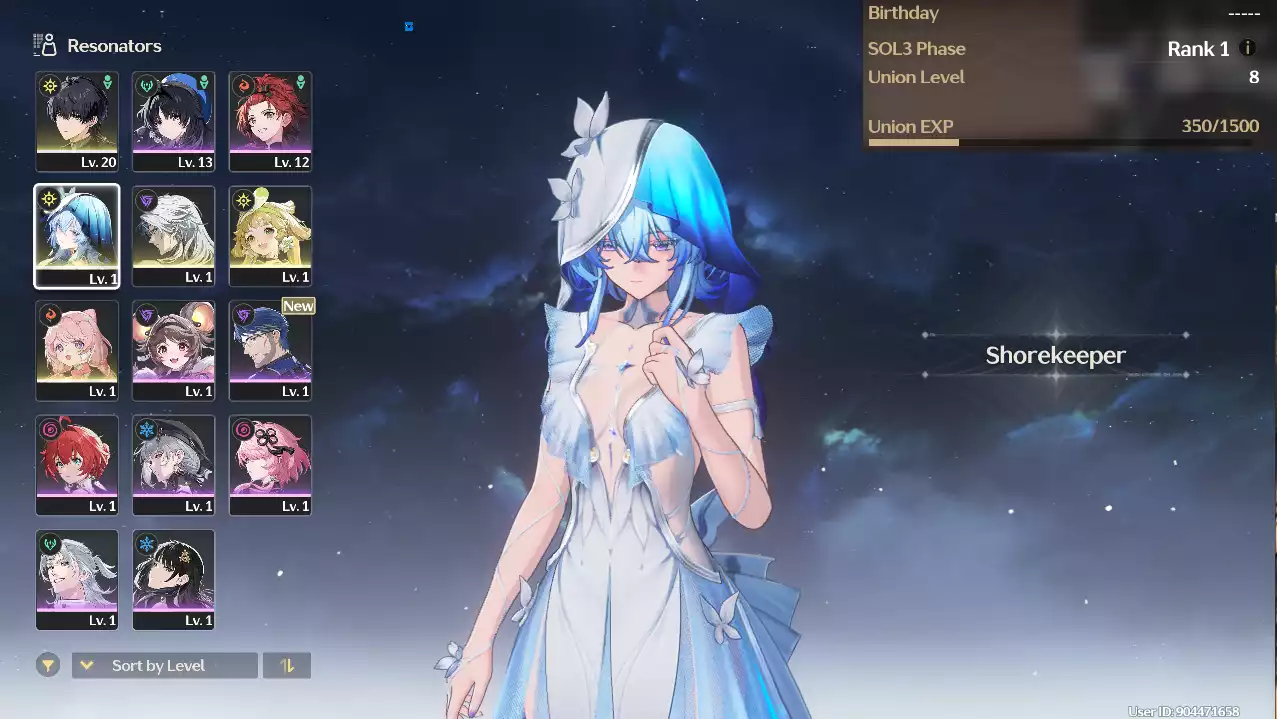The image size is (1277, 719).
Task: Pick the pink-haired Fusion resonator Encore
Action: tap(77, 350)
